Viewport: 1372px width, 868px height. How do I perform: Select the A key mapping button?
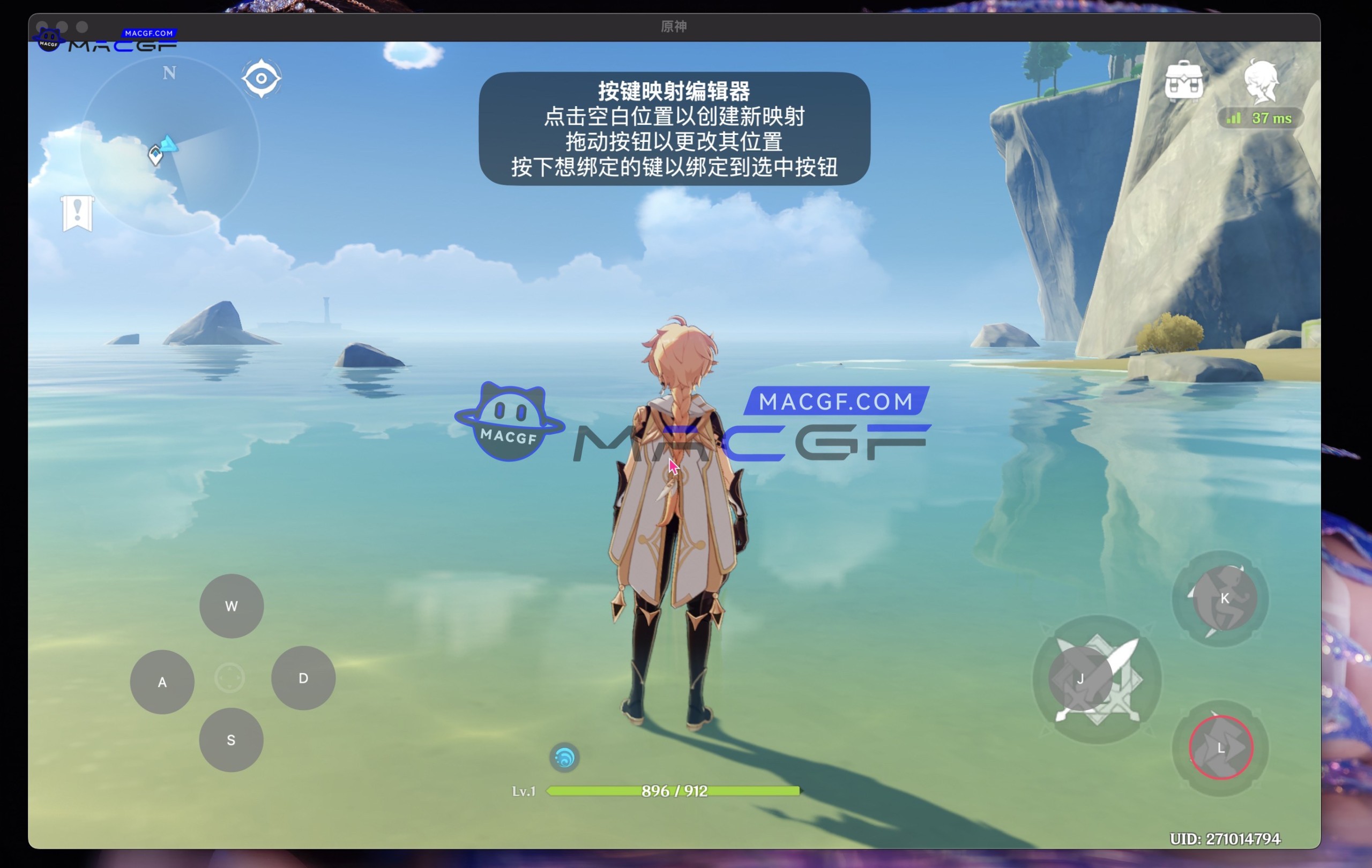(x=162, y=682)
